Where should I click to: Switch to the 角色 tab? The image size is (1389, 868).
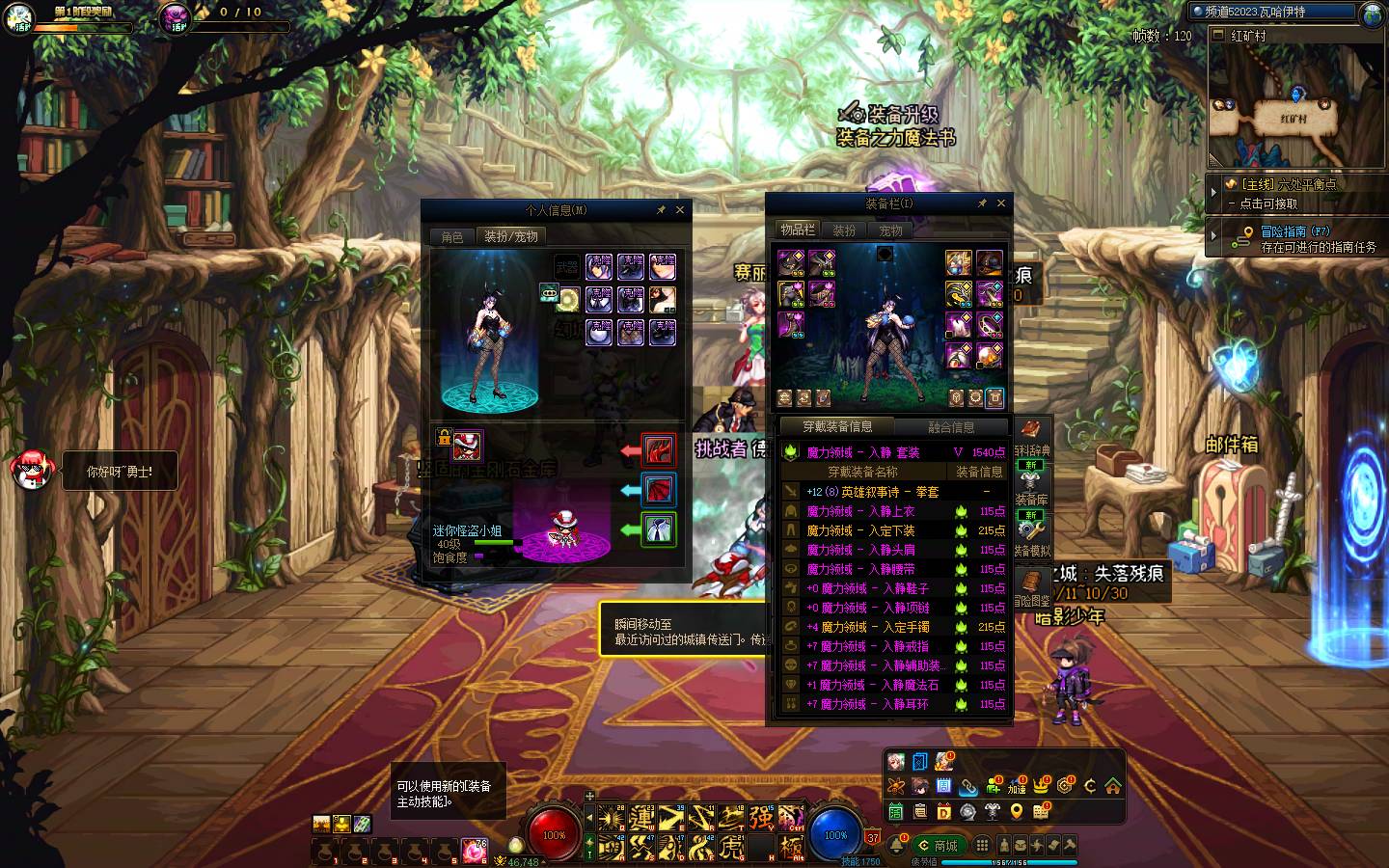pos(452,236)
